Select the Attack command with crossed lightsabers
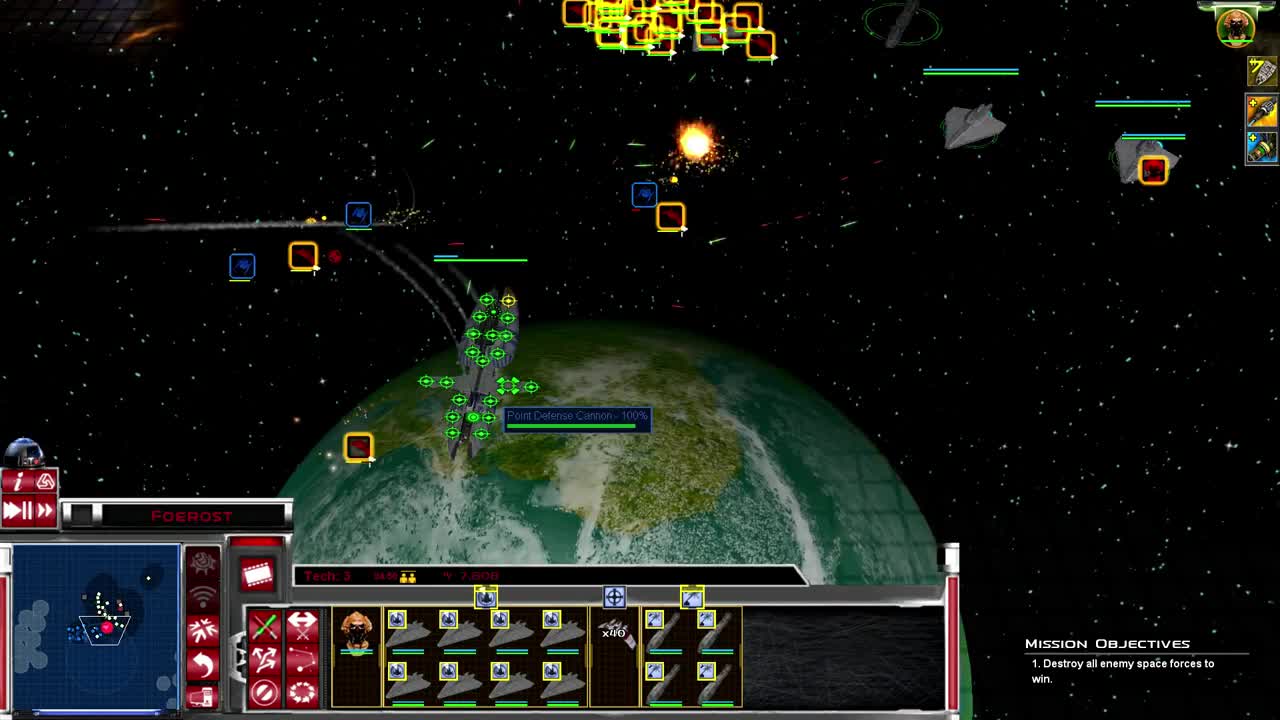The width and height of the screenshot is (1280, 720). pyautogui.click(x=265, y=624)
